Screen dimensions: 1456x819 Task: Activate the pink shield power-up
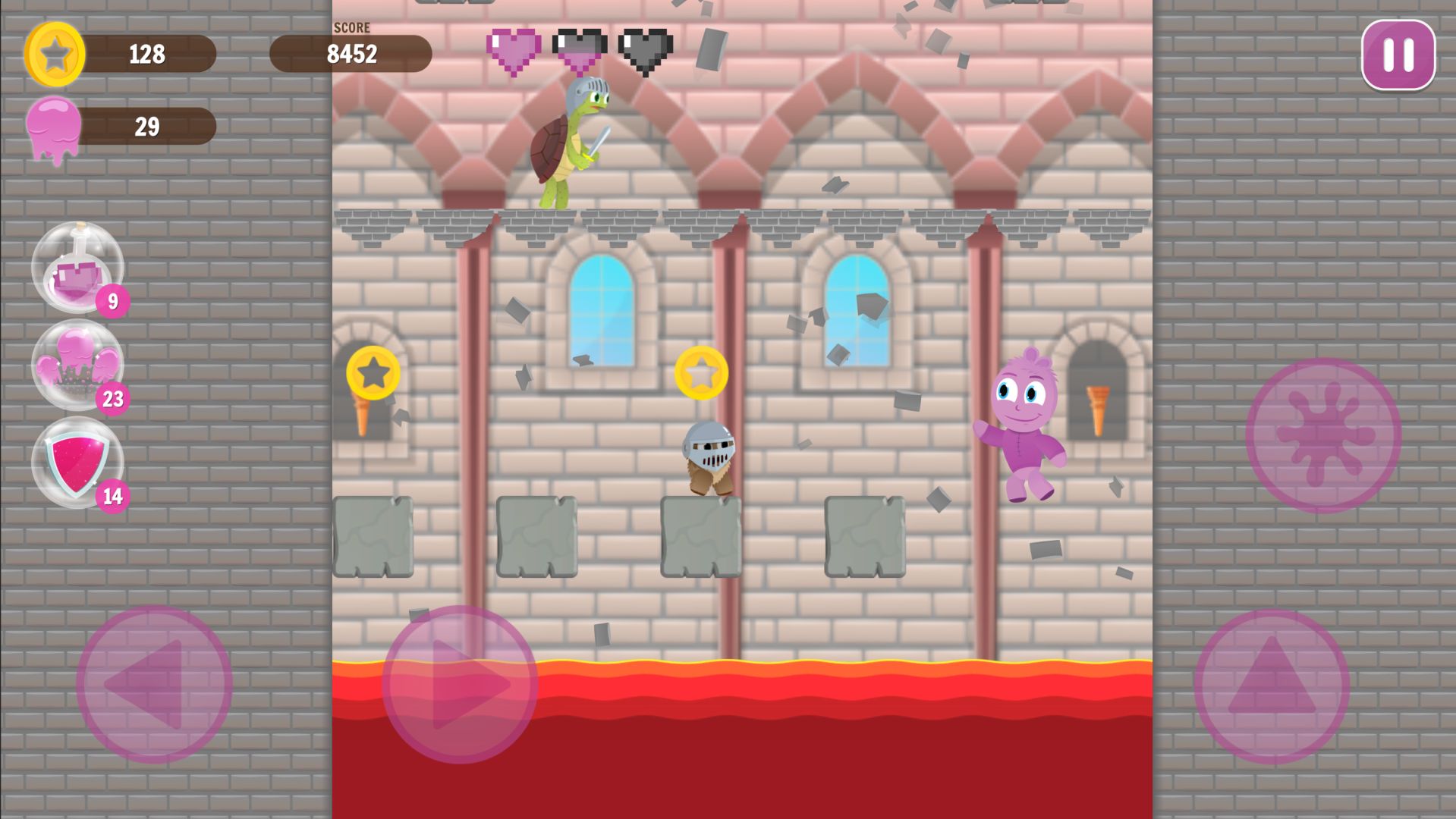pos(77,462)
